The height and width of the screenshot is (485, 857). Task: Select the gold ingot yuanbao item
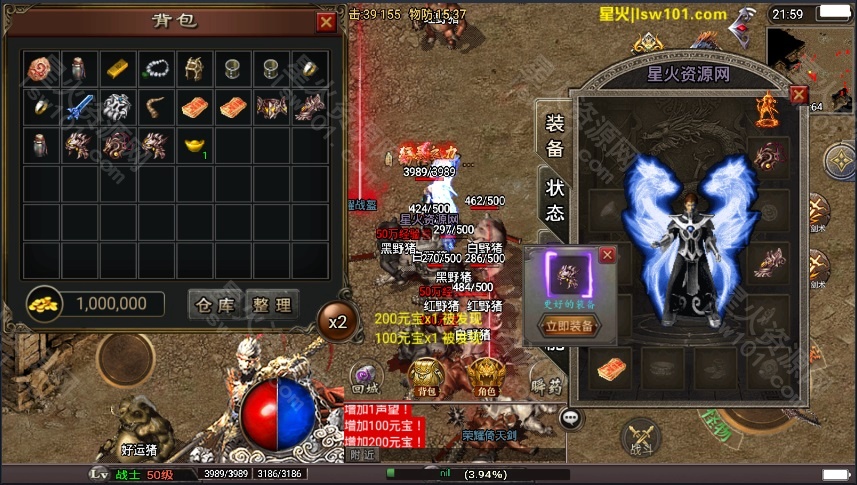coord(194,145)
